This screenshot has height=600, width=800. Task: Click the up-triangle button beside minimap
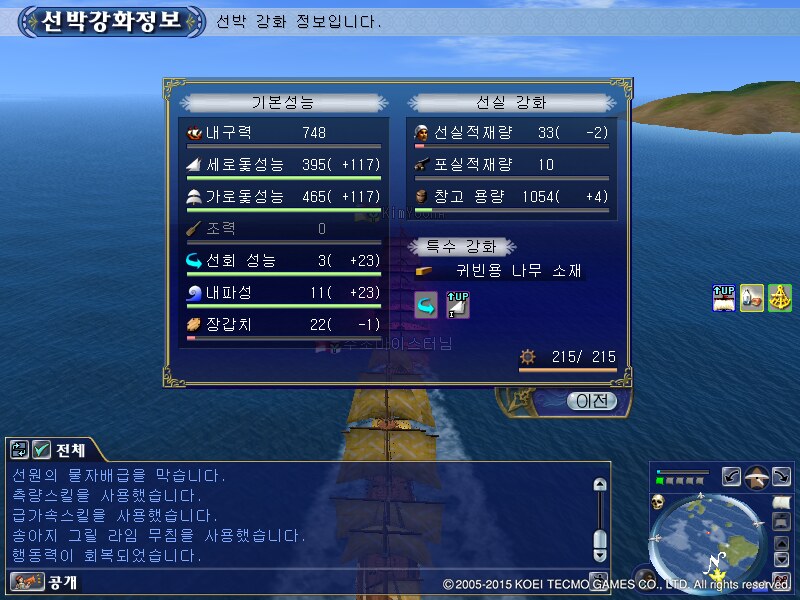tap(783, 544)
